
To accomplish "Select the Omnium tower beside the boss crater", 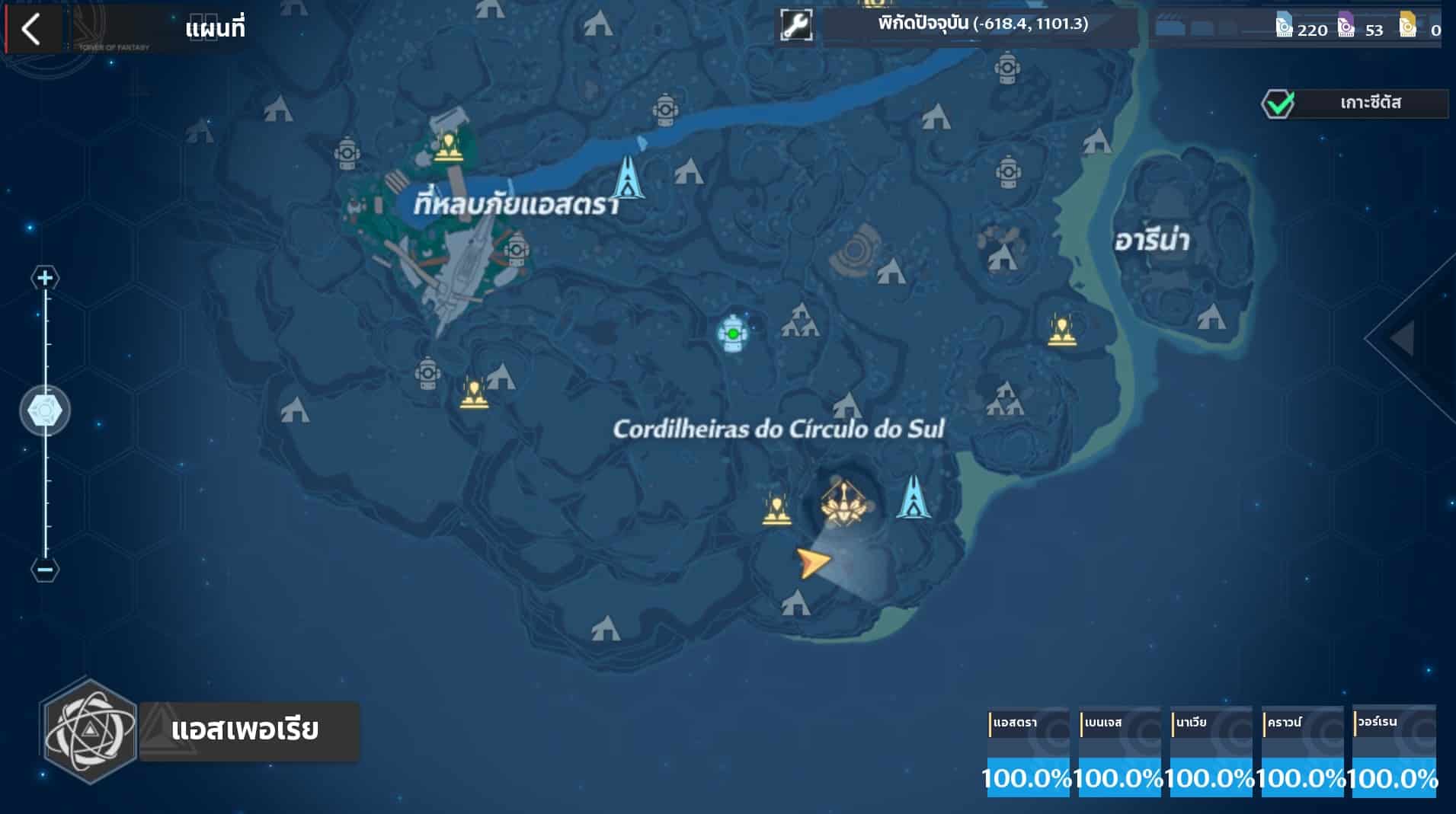I will coord(912,497).
